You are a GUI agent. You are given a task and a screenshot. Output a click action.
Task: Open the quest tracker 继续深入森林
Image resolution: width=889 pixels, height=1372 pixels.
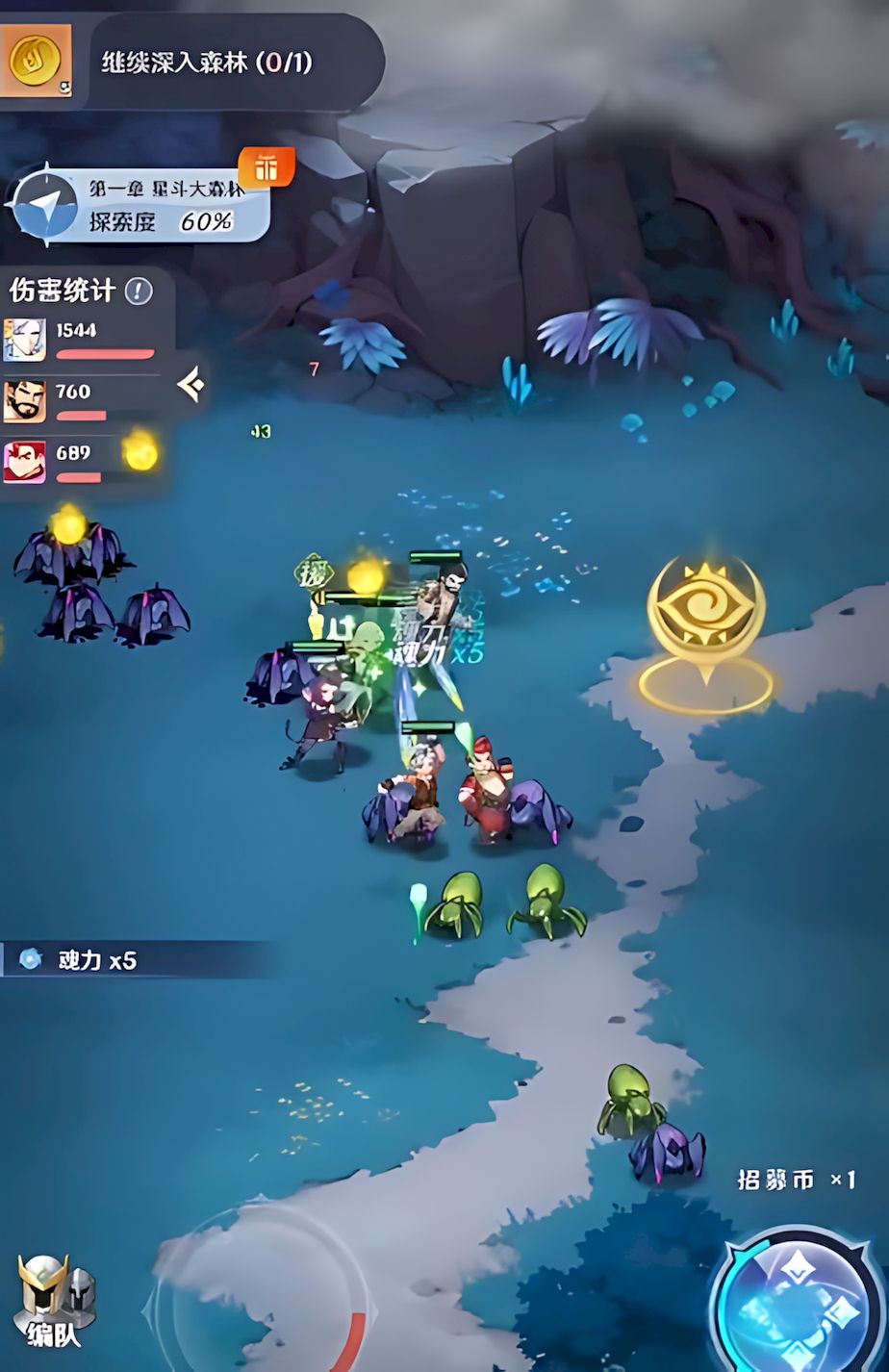point(207,63)
